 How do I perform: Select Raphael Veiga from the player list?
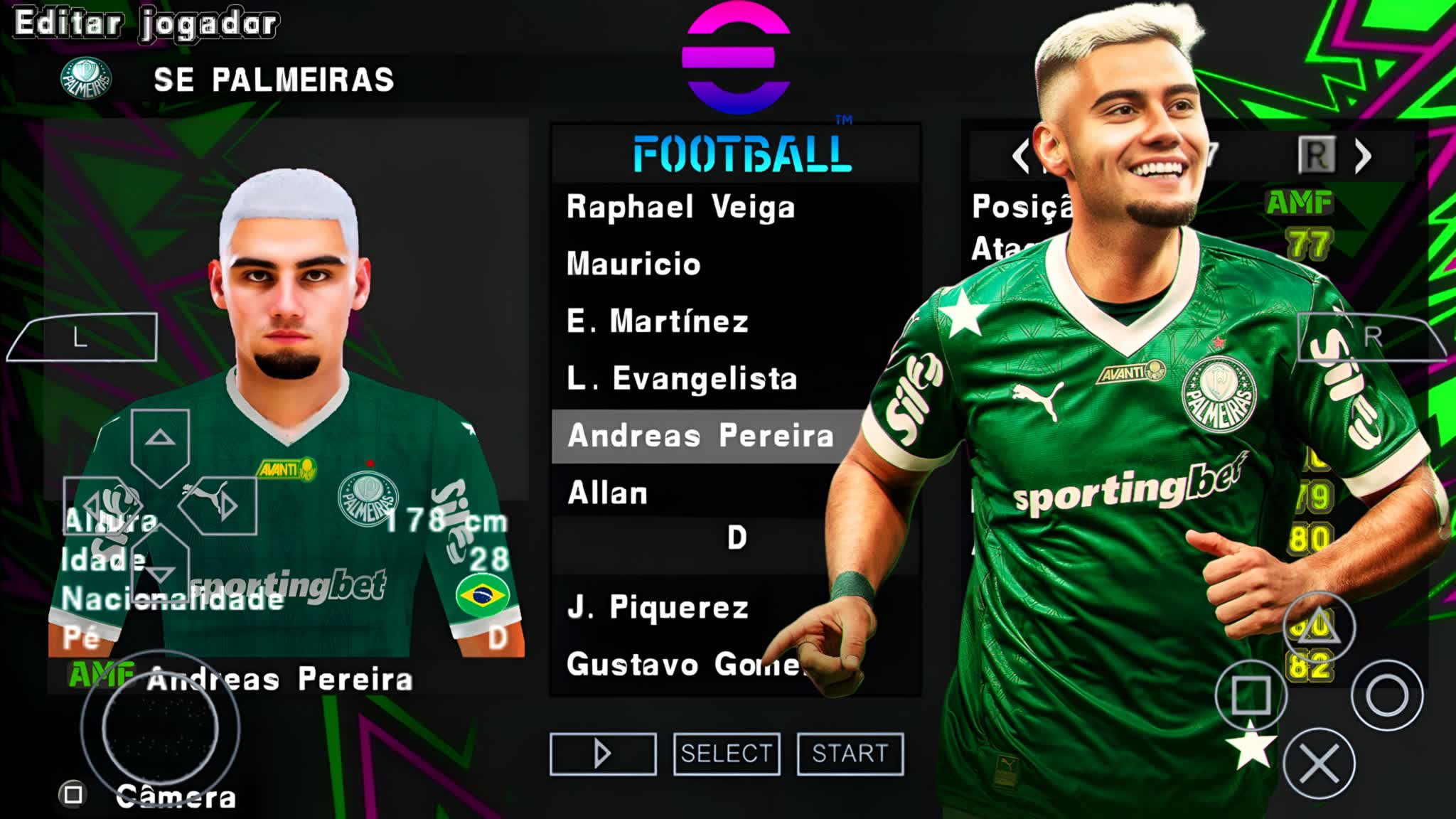(680, 208)
